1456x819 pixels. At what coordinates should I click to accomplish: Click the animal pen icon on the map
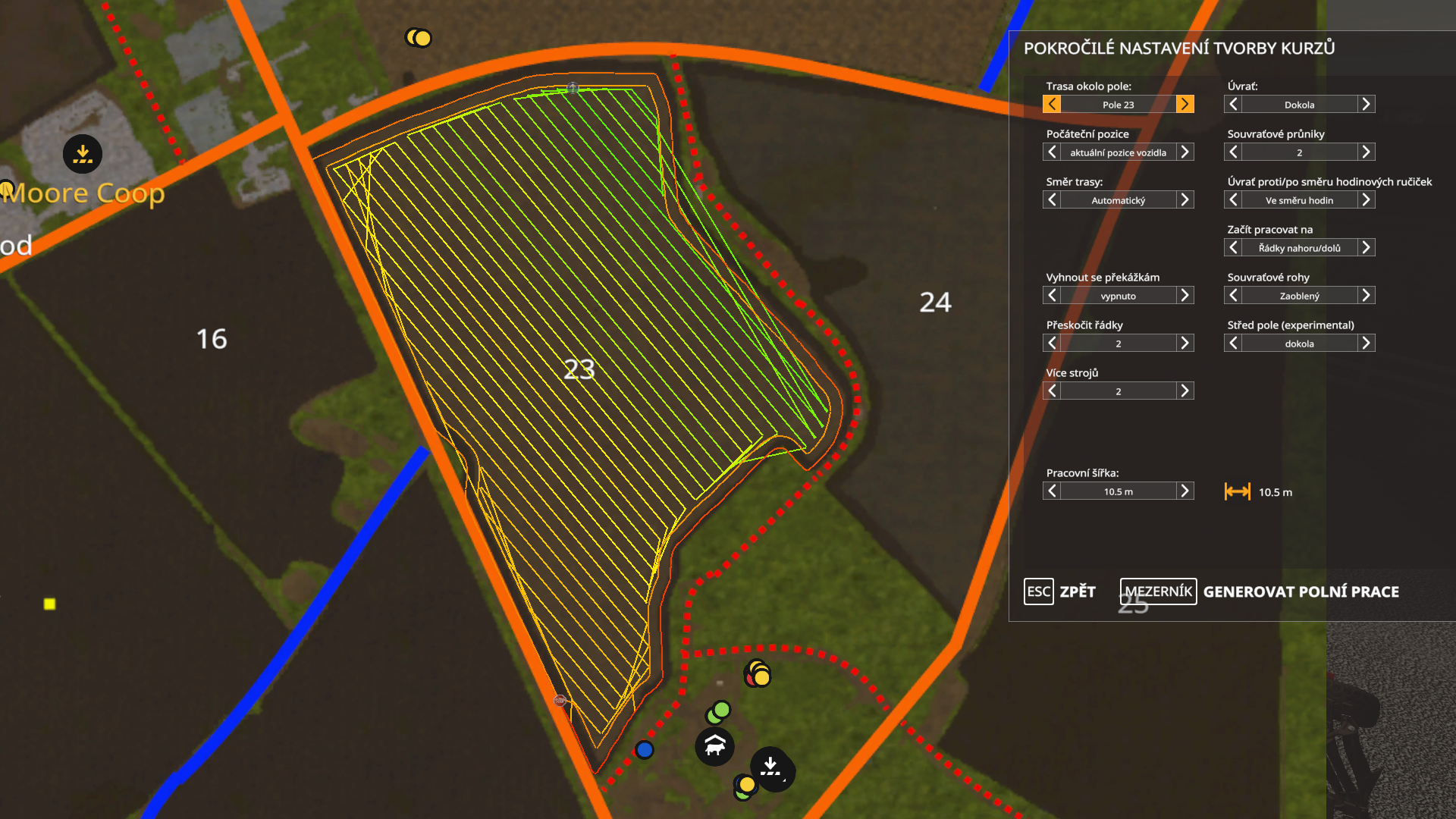point(714,746)
